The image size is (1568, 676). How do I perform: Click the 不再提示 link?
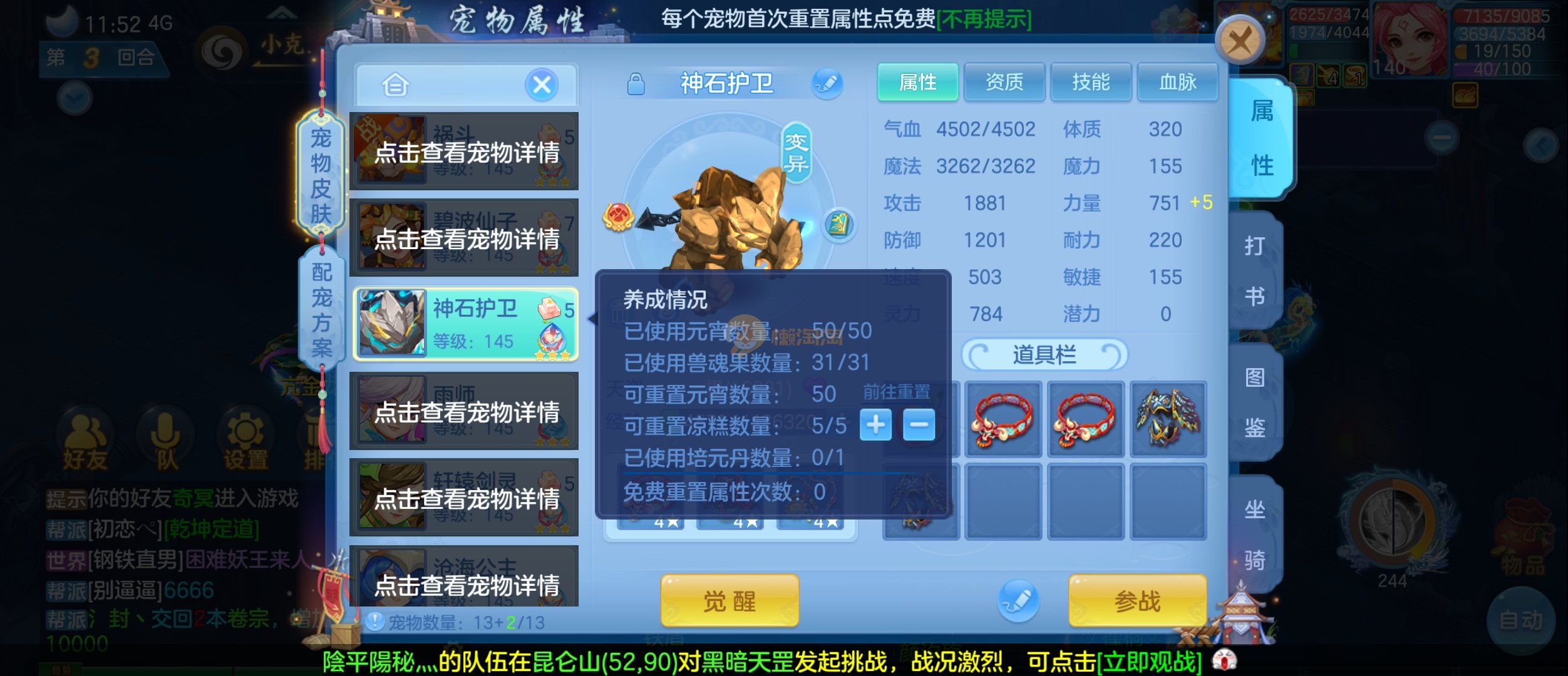[x=984, y=19]
